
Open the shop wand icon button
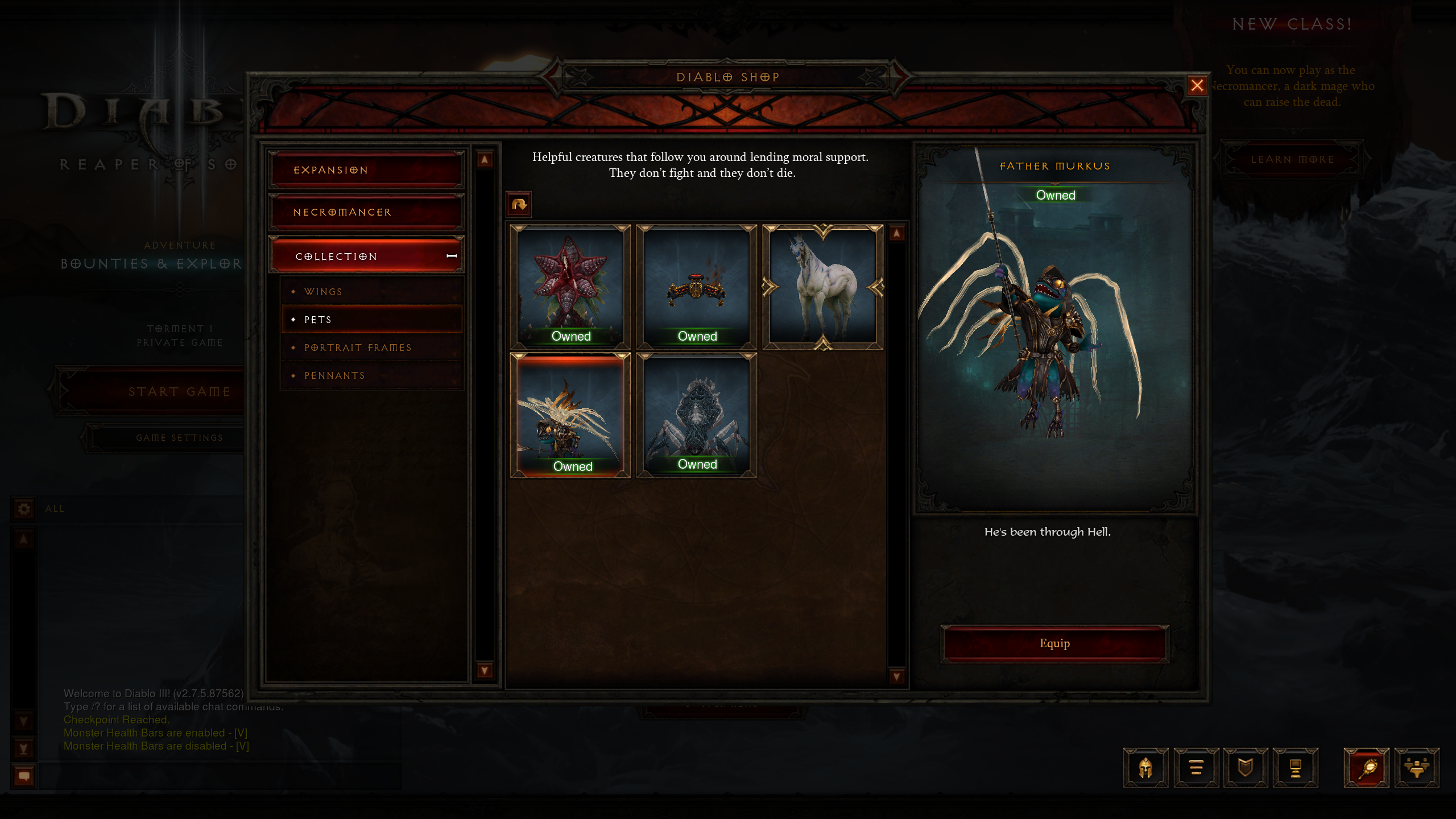(x=1366, y=768)
